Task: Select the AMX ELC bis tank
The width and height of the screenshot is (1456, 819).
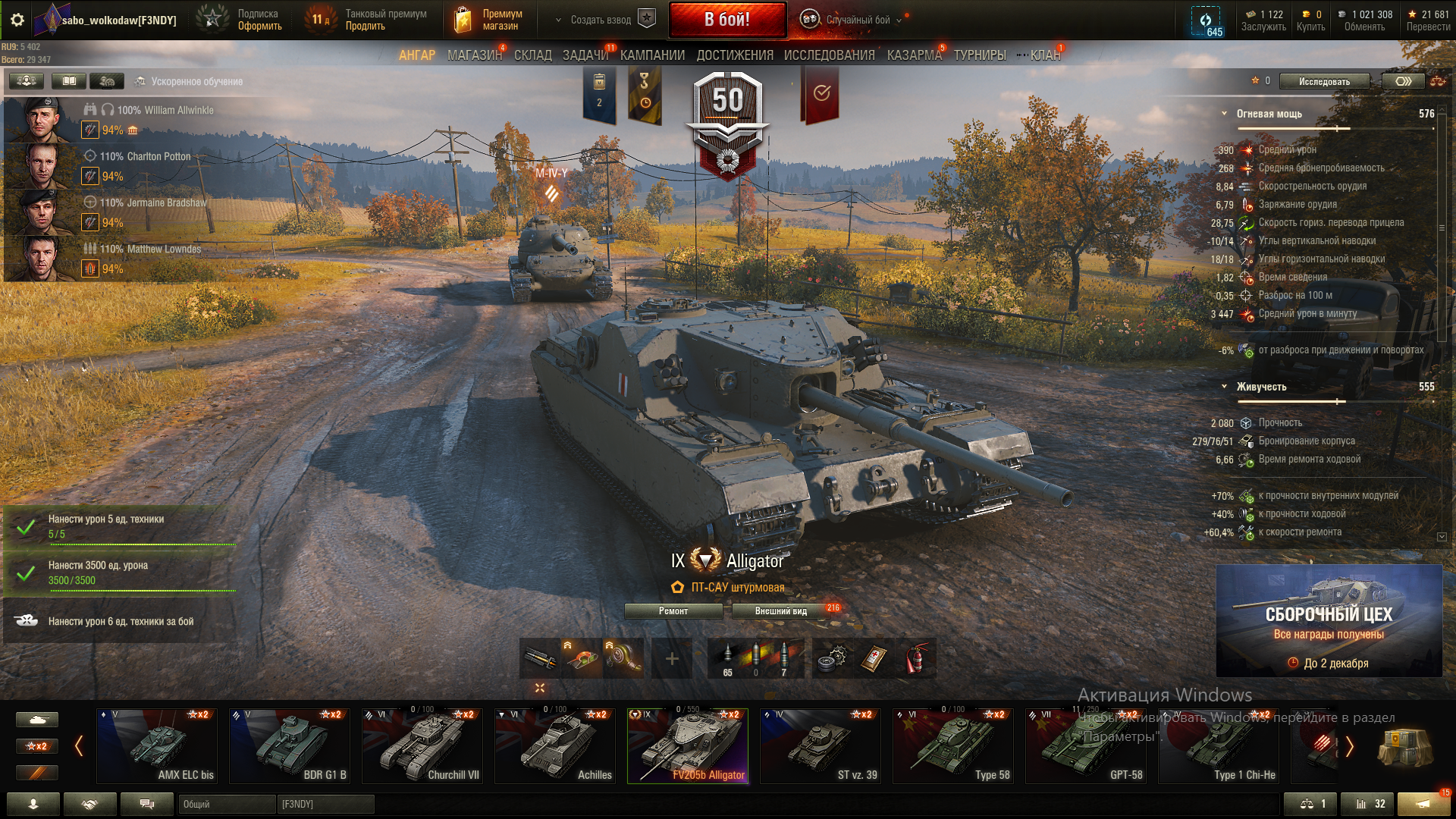Action: [x=156, y=746]
